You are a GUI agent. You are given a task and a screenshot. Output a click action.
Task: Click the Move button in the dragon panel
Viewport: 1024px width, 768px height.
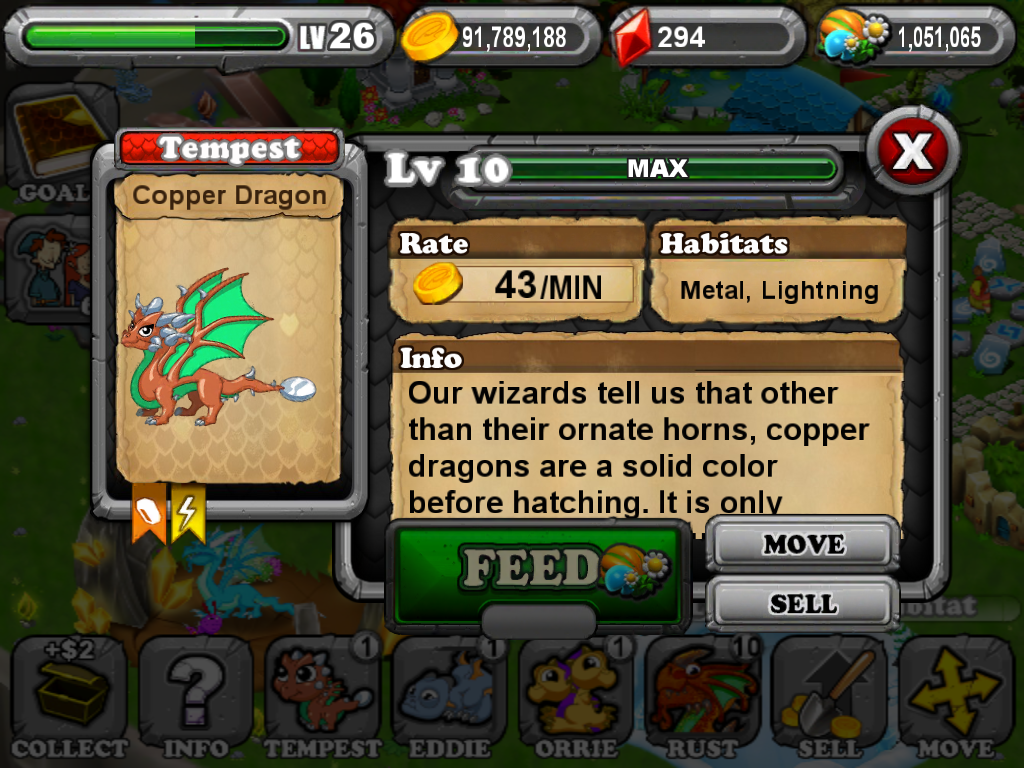(x=803, y=545)
